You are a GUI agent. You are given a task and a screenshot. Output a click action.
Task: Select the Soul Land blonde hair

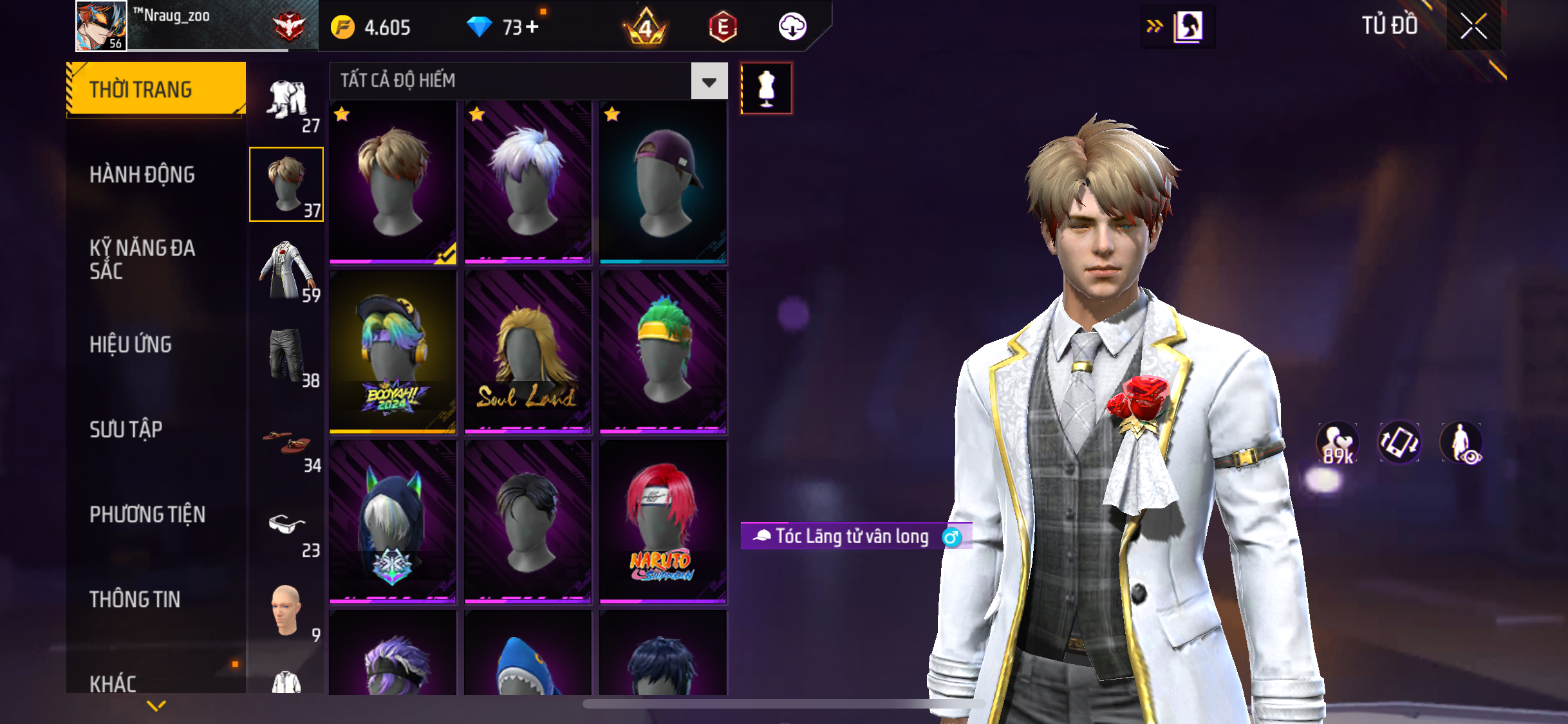click(527, 351)
